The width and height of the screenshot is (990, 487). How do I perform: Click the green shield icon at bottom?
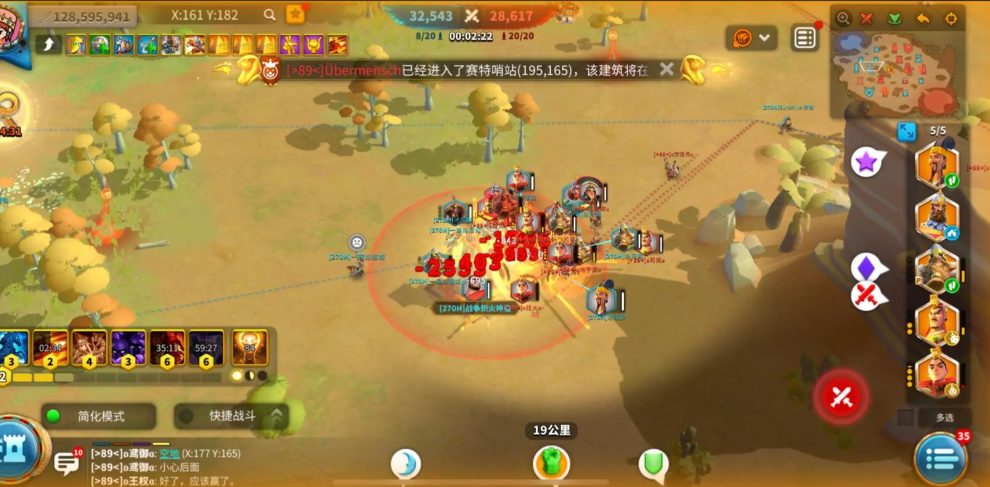coord(653,463)
